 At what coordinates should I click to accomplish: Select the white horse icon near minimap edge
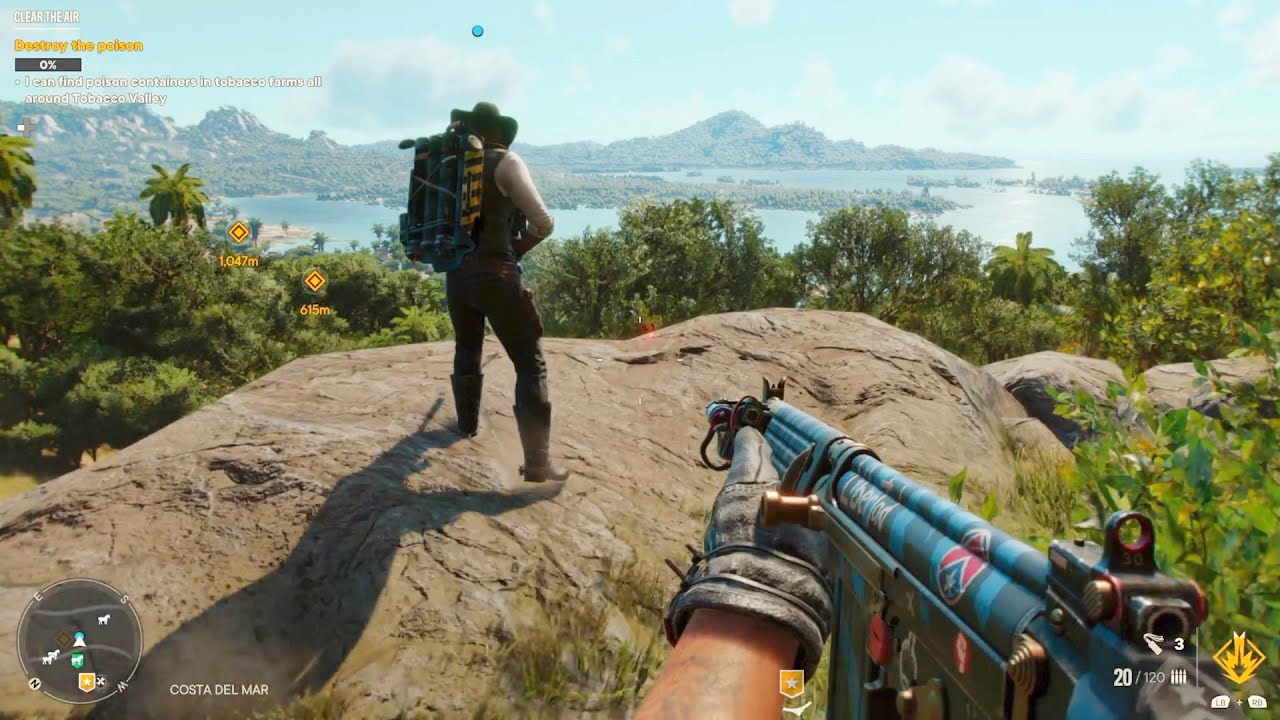click(x=103, y=620)
